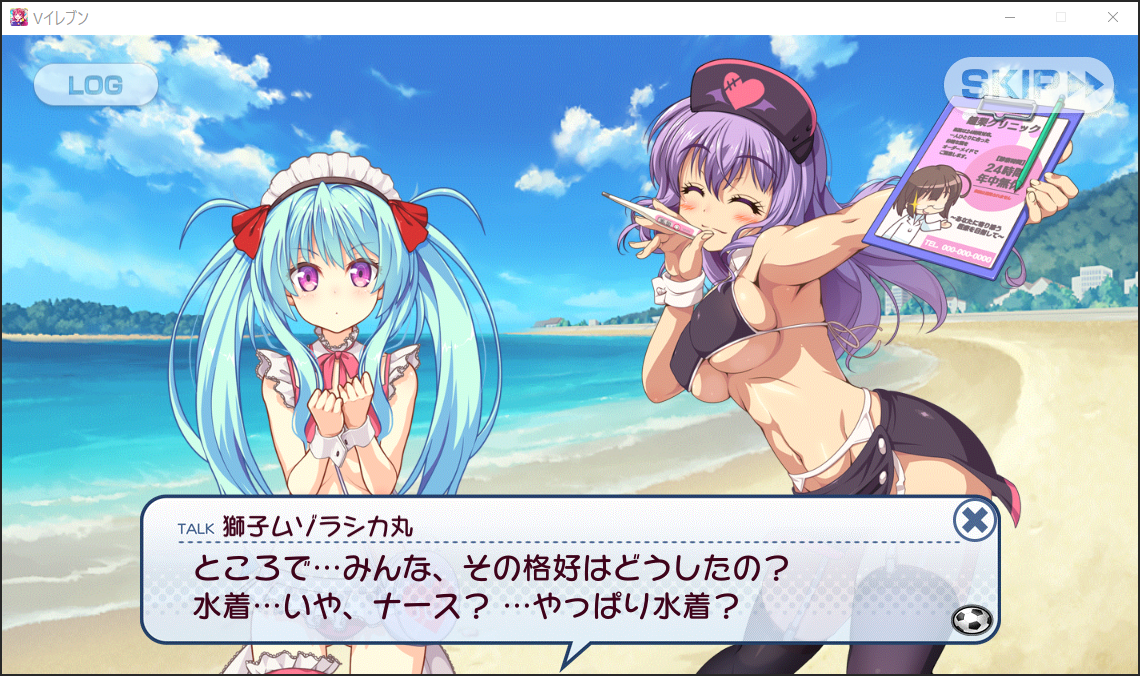
Task: Minimize the game window
Action: click(1011, 17)
